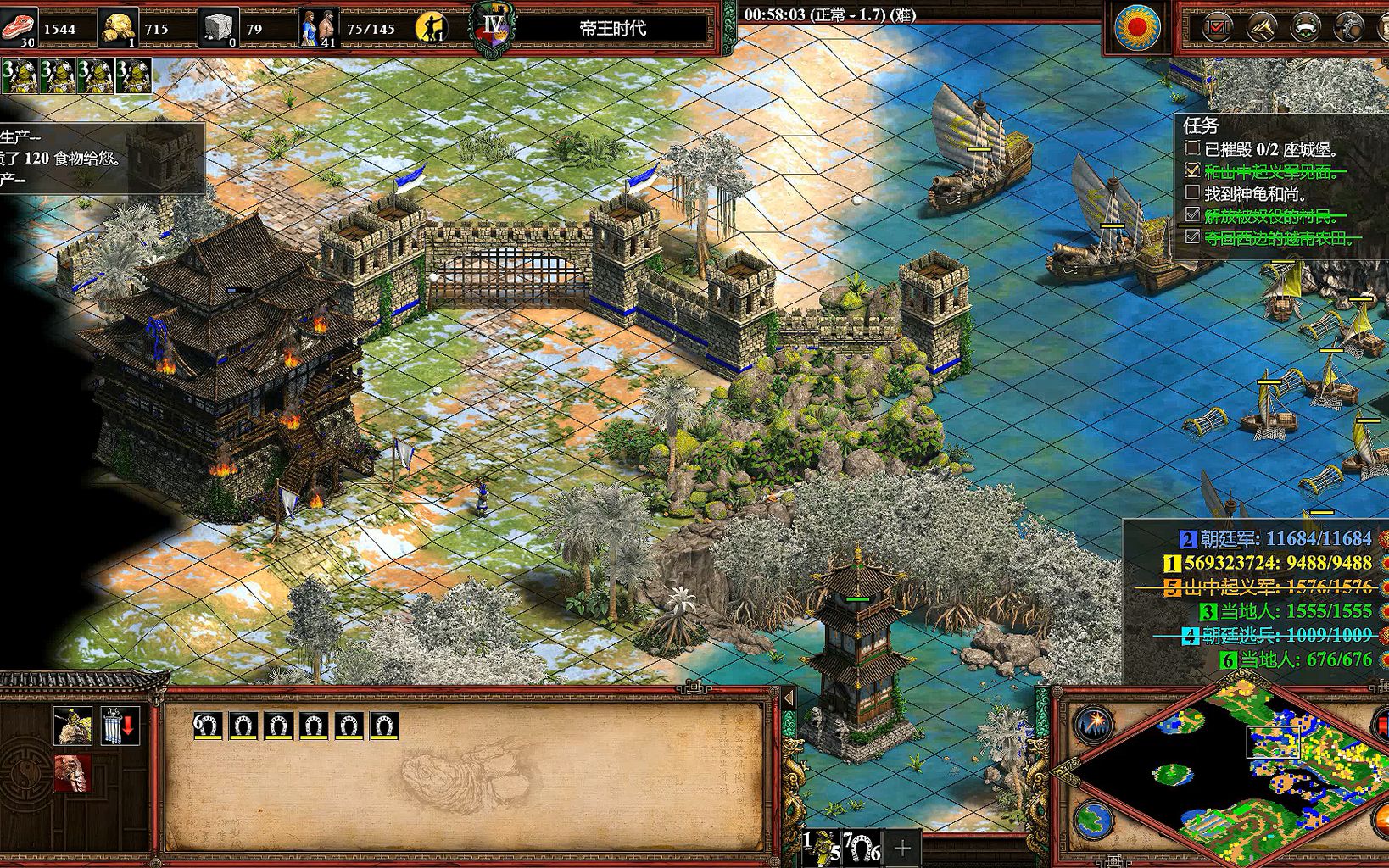Select the first stable in the selection panel
The height and width of the screenshot is (868, 1389).
tap(209, 726)
